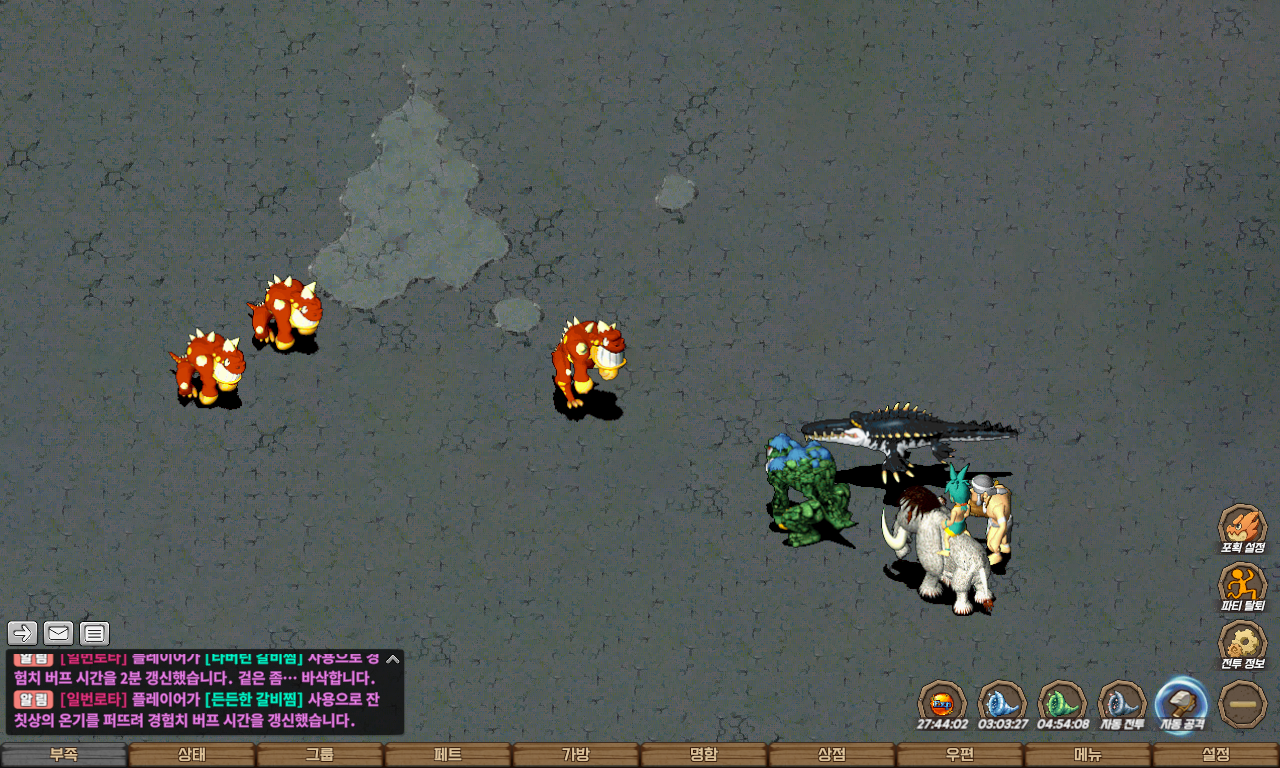Image resolution: width=1280 pixels, height=768 pixels.
Task: Toggle 자동 공격 auto attack
Action: click(x=1182, y=703)
